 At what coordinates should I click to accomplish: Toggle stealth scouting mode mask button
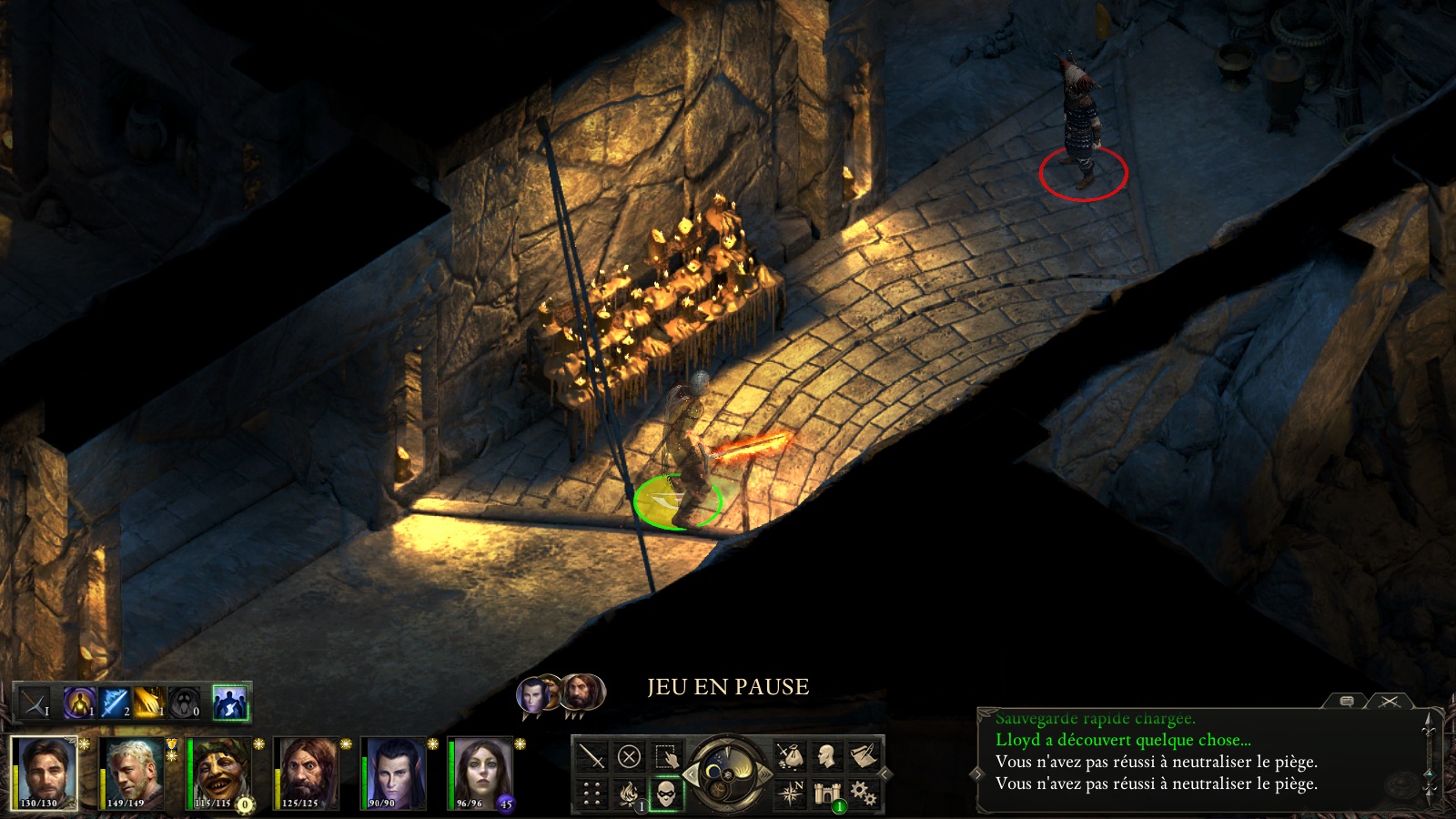[x=666, y=794]
